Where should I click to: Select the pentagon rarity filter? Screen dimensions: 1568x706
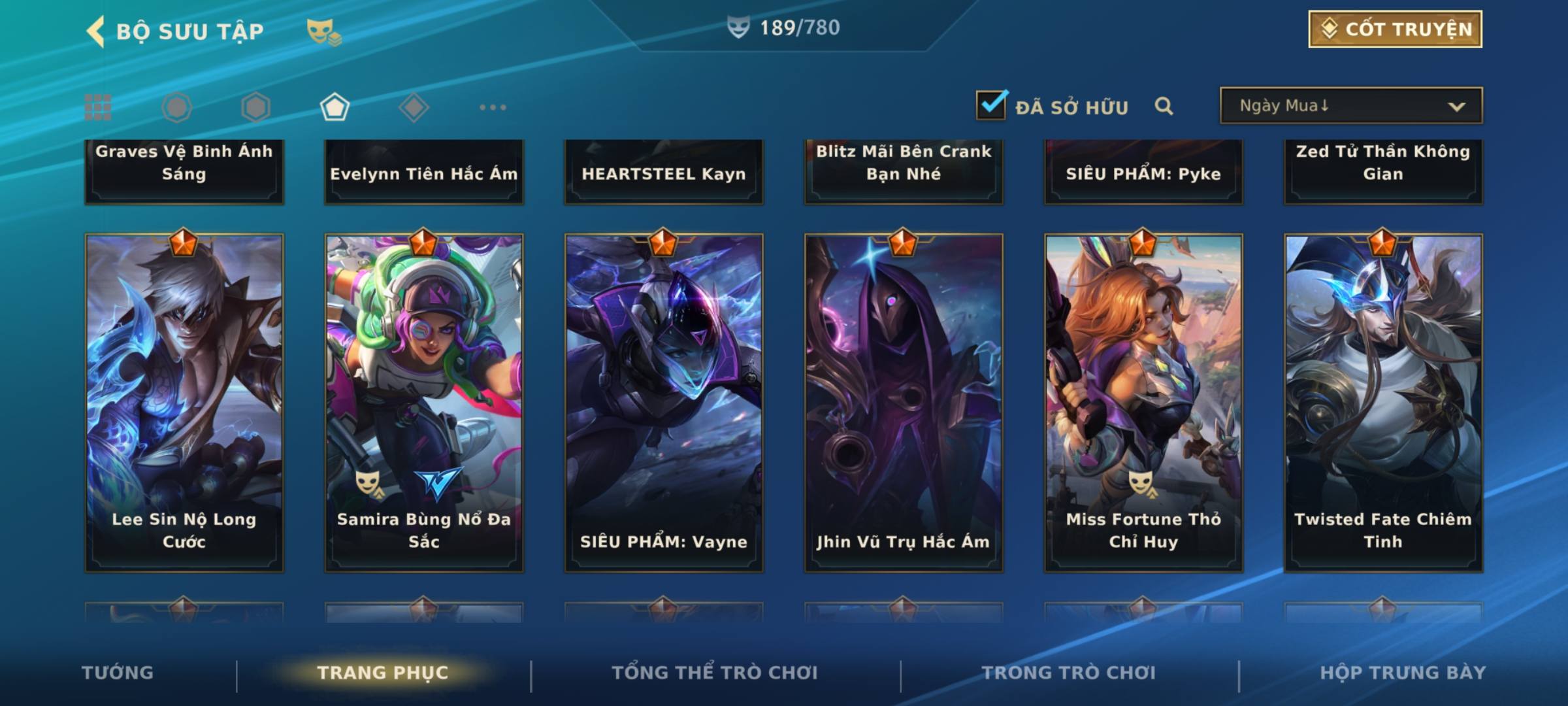tap(335, 107)
